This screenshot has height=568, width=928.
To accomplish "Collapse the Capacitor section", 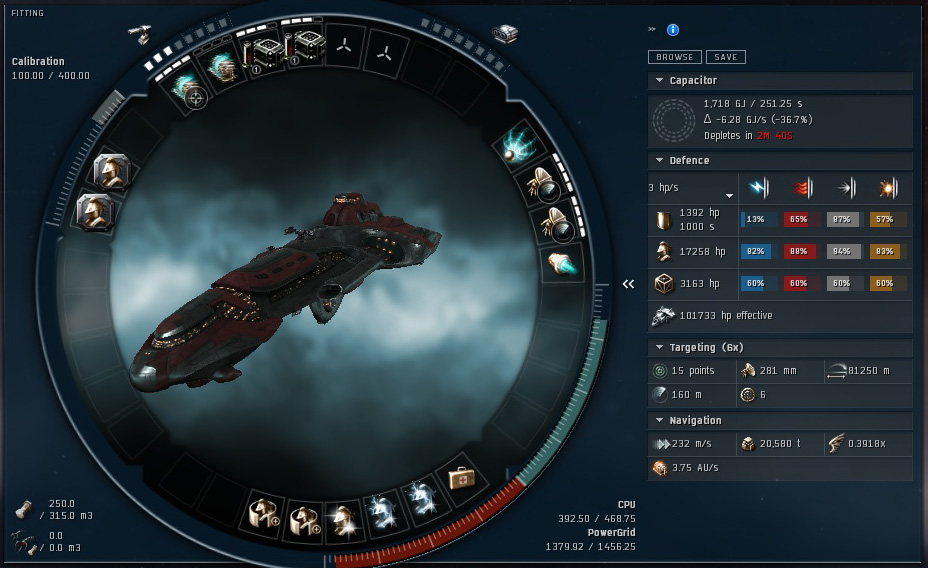I will pyautogui.click(x=659, y=80).
